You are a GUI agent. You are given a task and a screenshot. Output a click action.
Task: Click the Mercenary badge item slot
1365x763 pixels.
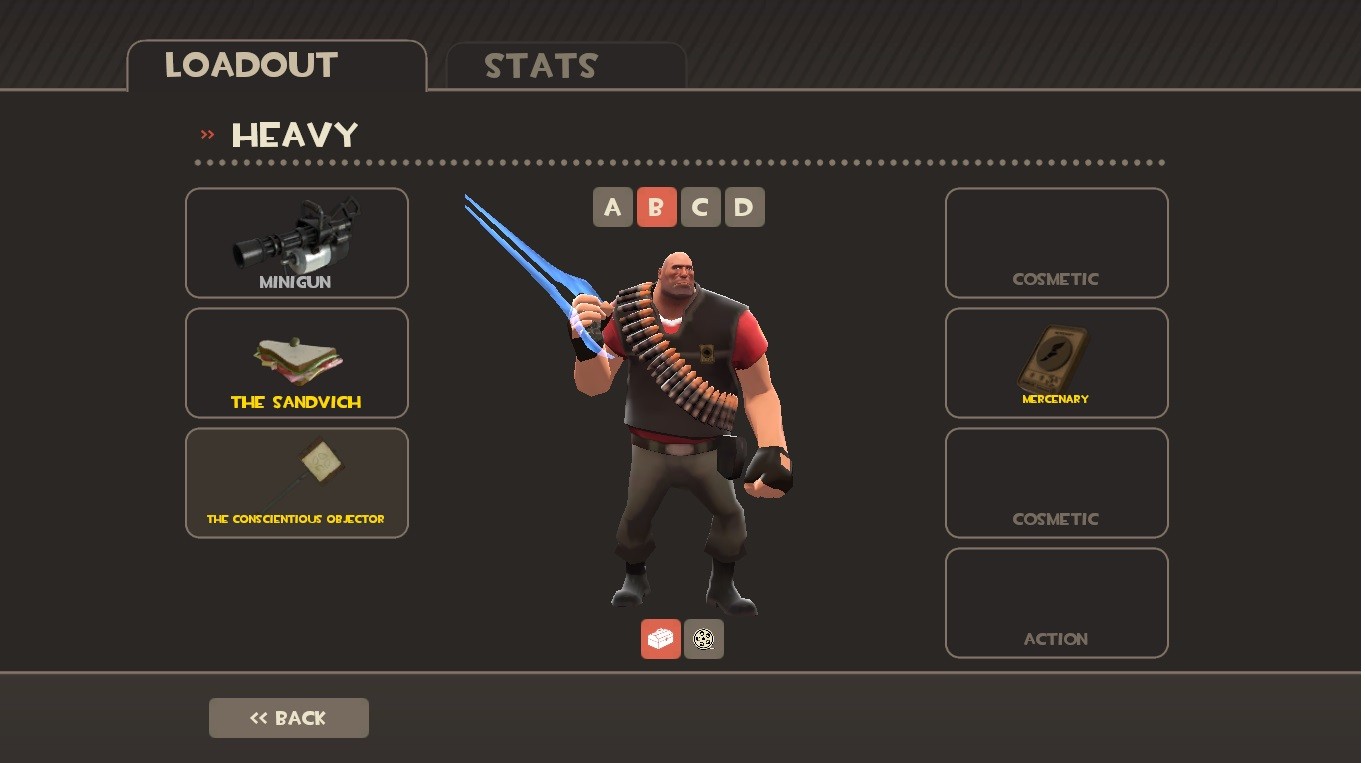point(1056,362)
